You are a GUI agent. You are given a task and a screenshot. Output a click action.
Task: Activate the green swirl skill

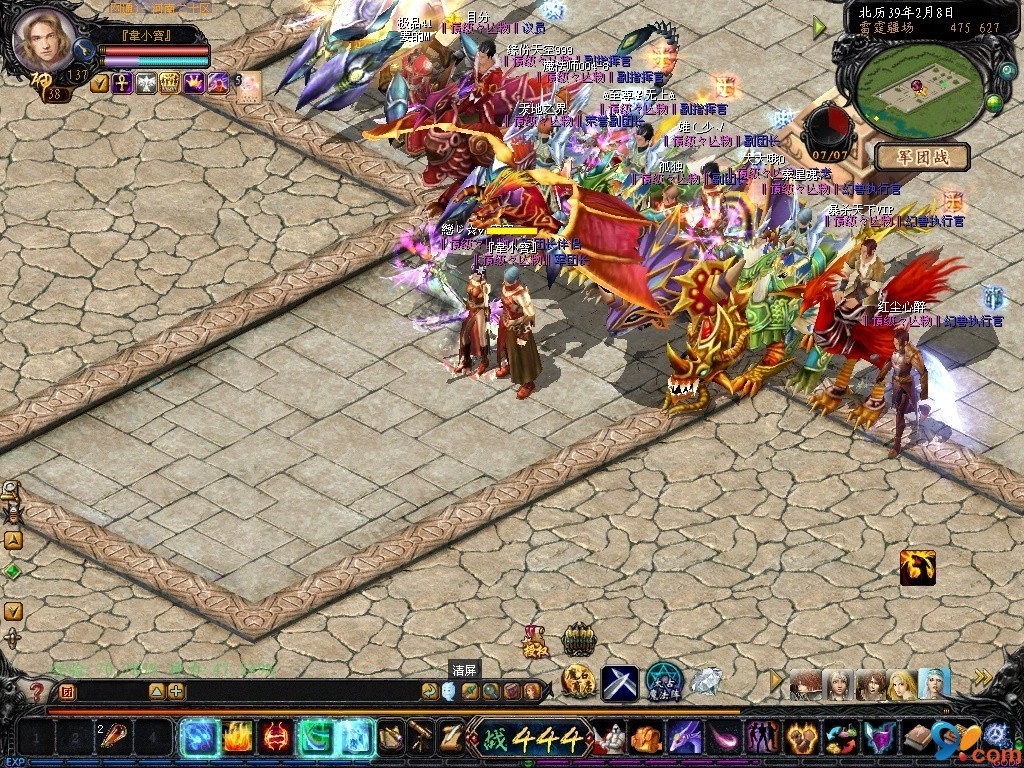[316, 739]
